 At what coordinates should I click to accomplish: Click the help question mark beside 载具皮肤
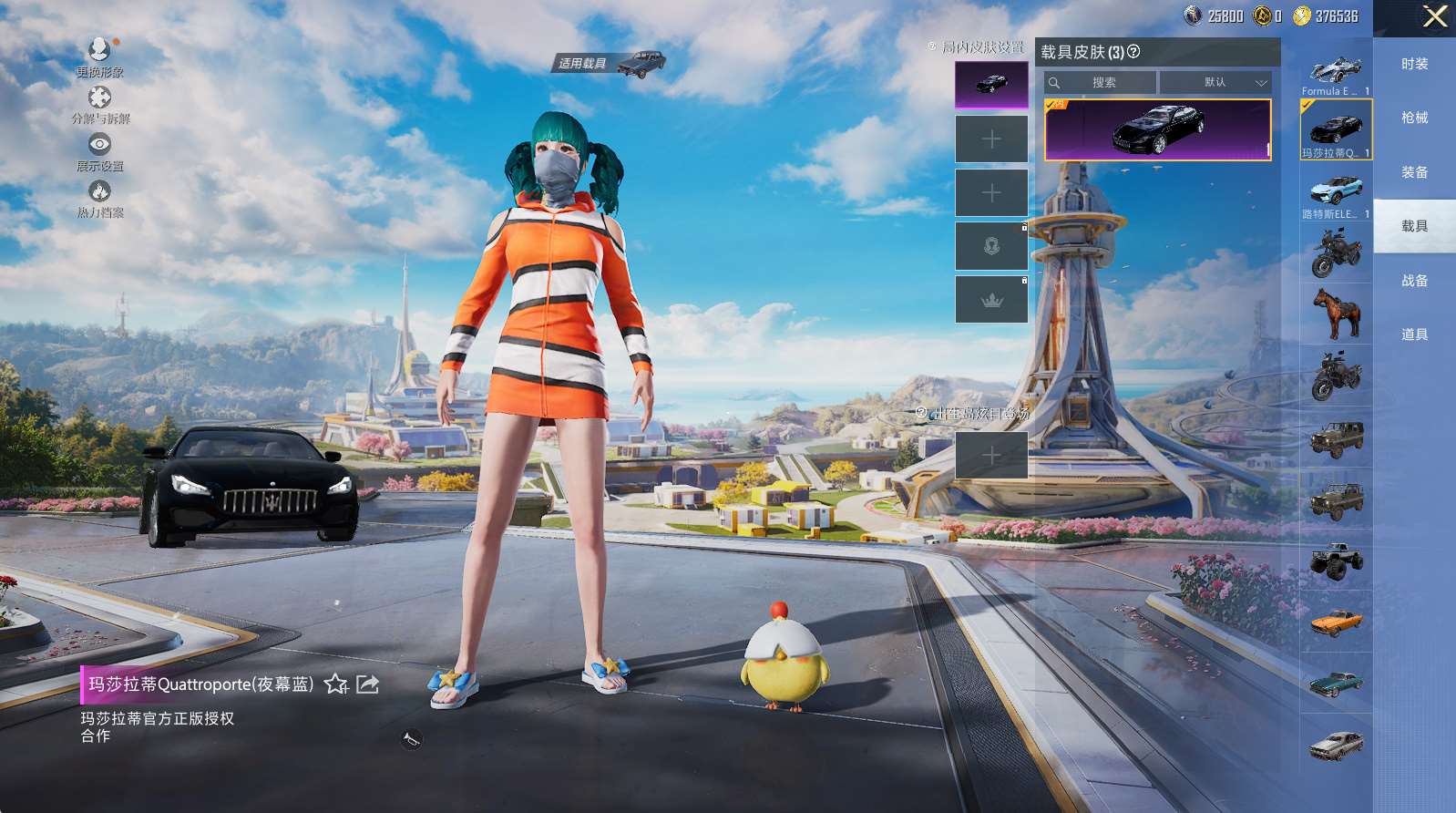pyautogui.click(x=1133, y=52)
